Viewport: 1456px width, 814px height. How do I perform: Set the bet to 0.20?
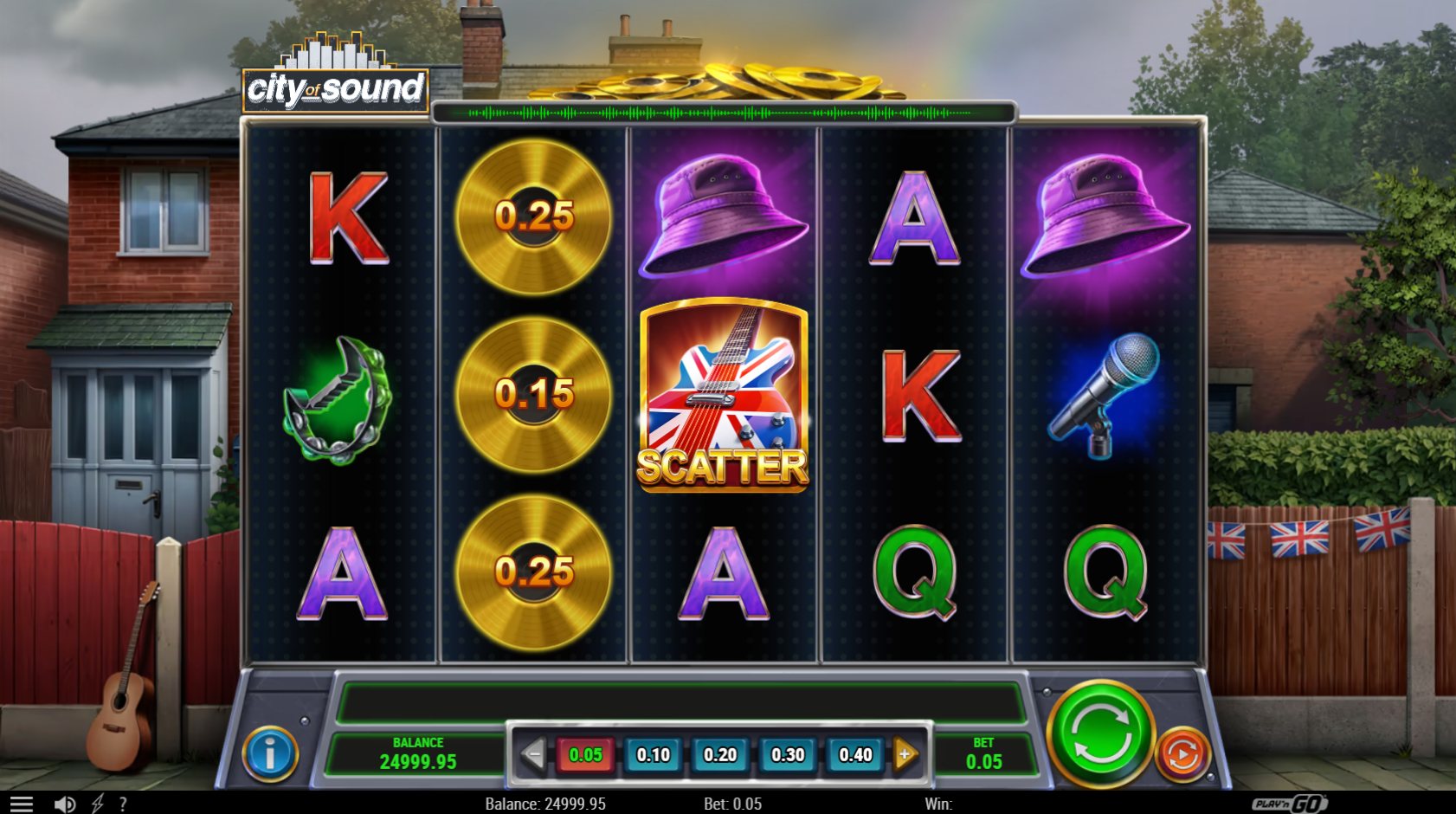[720, 755]
